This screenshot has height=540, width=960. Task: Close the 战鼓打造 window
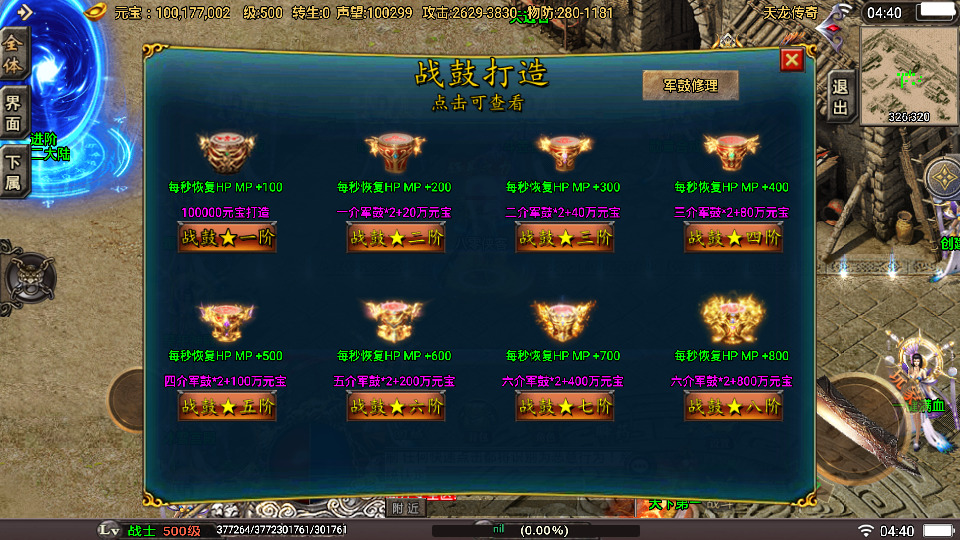[792, 60]
